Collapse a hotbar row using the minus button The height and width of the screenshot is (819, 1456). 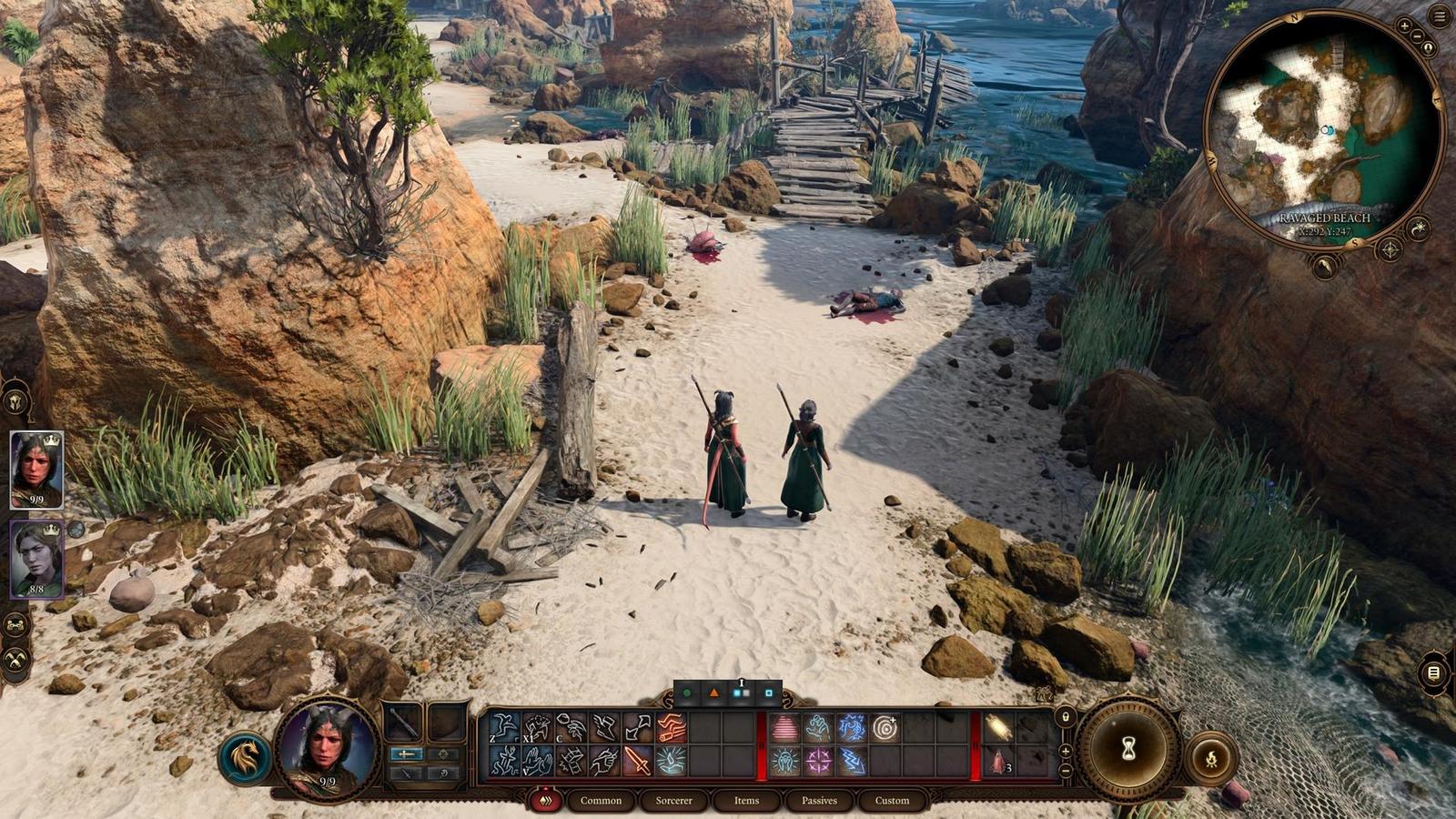(1066, 769)
